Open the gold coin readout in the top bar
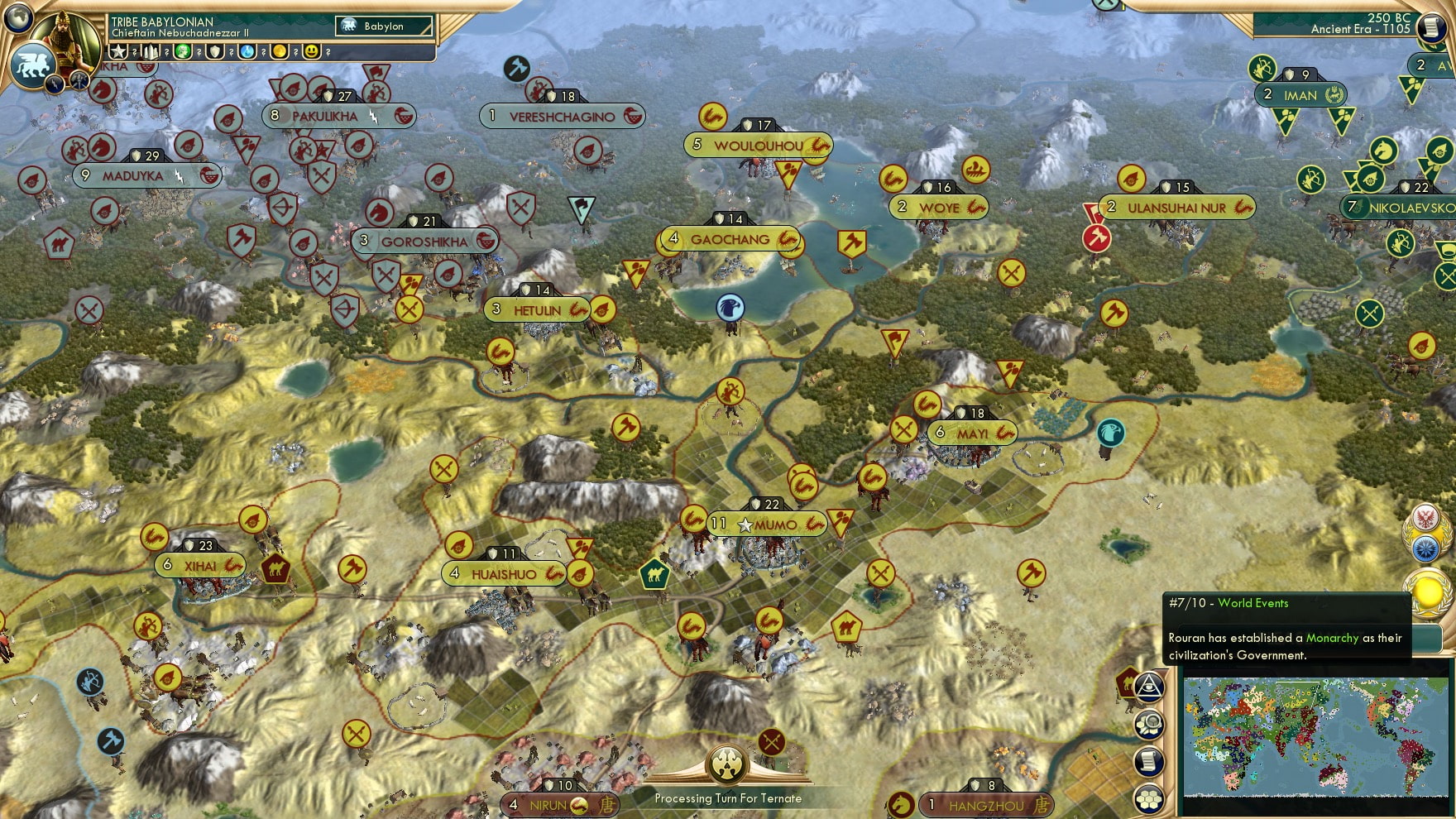Screen dimensions: 1456x819 pos(279,51)
